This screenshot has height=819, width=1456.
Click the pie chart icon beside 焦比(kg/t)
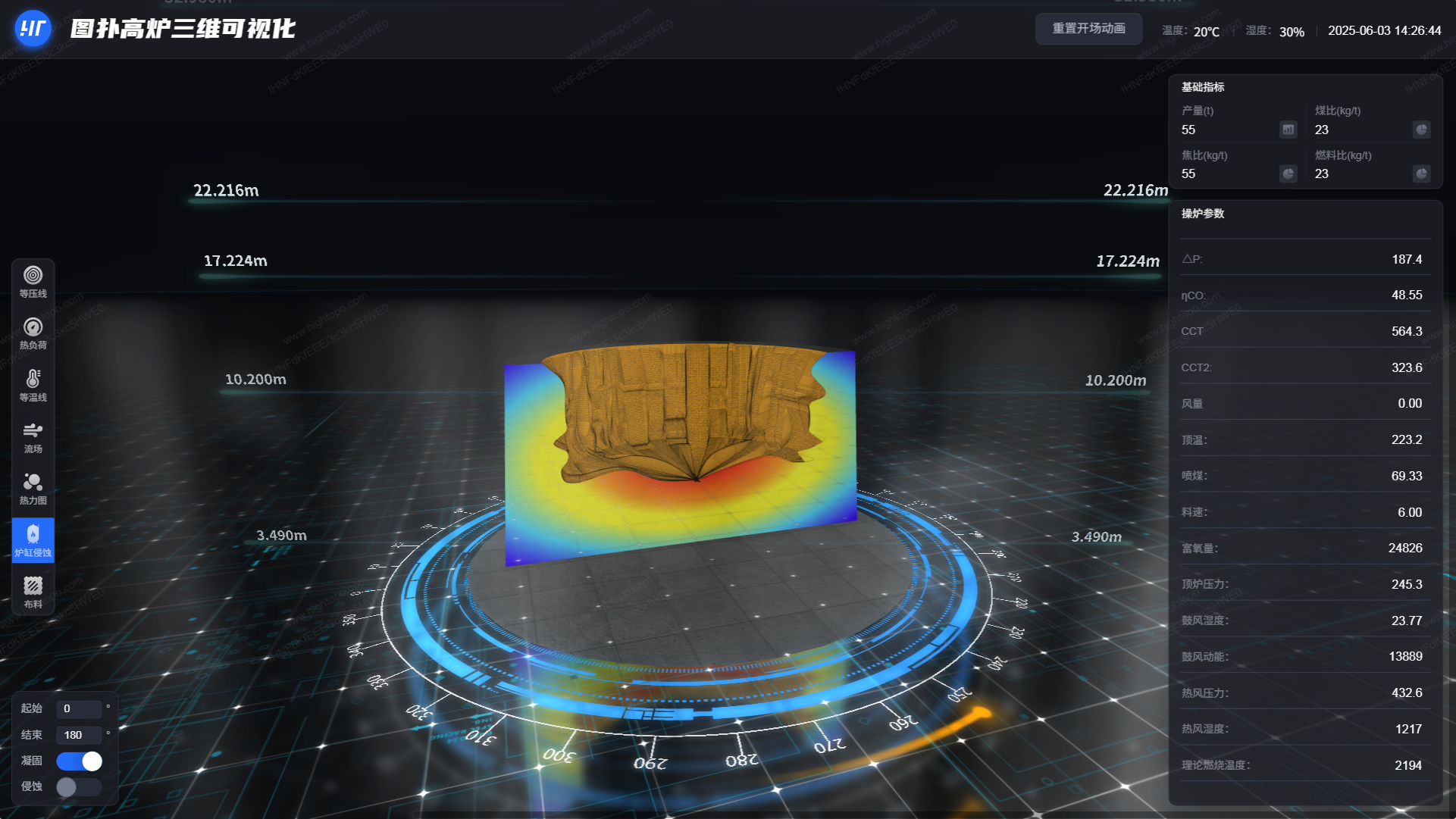pos(1288,173)
